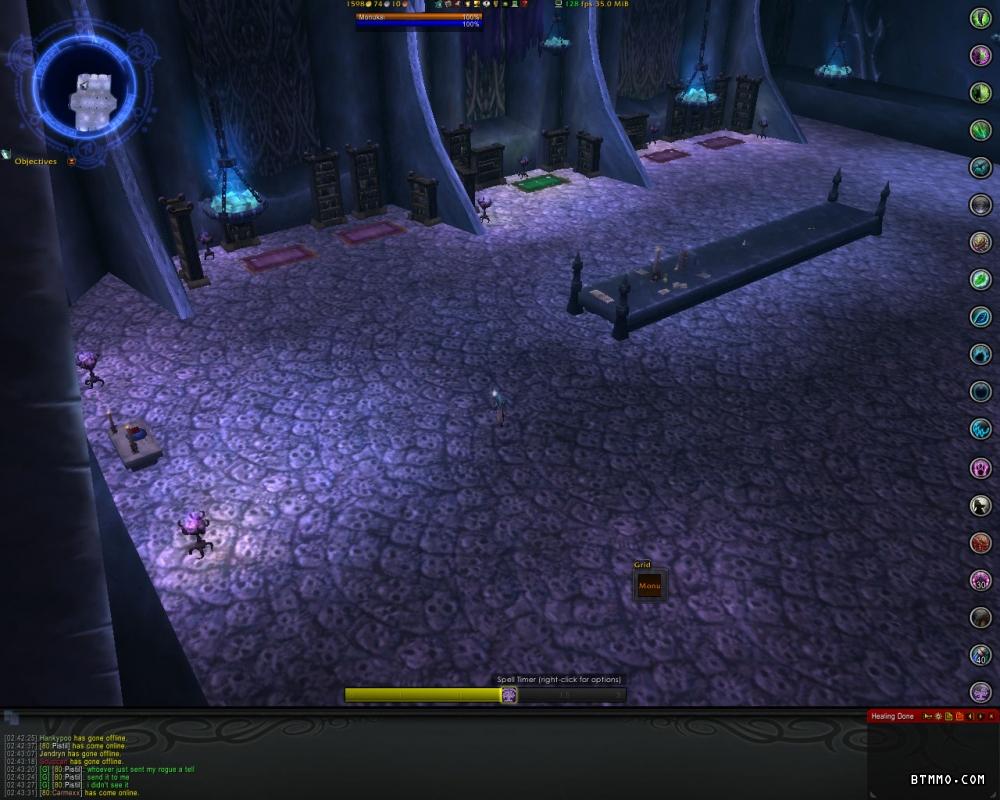Use the blue lightning ability icon

(980, 429)
